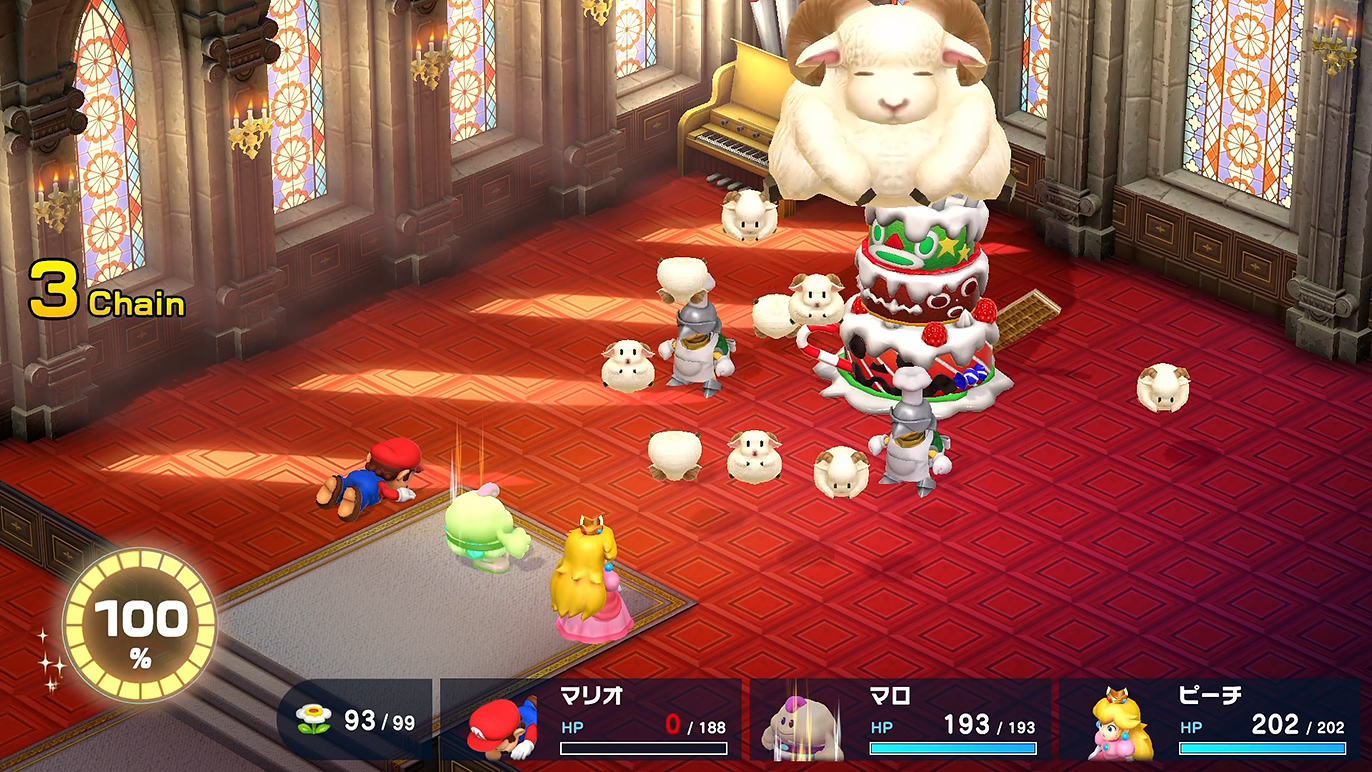Image resolution: width=1372 pixels, height=772 pixels.
Task: Click the 100% action gauge
Action: [140, 627]
